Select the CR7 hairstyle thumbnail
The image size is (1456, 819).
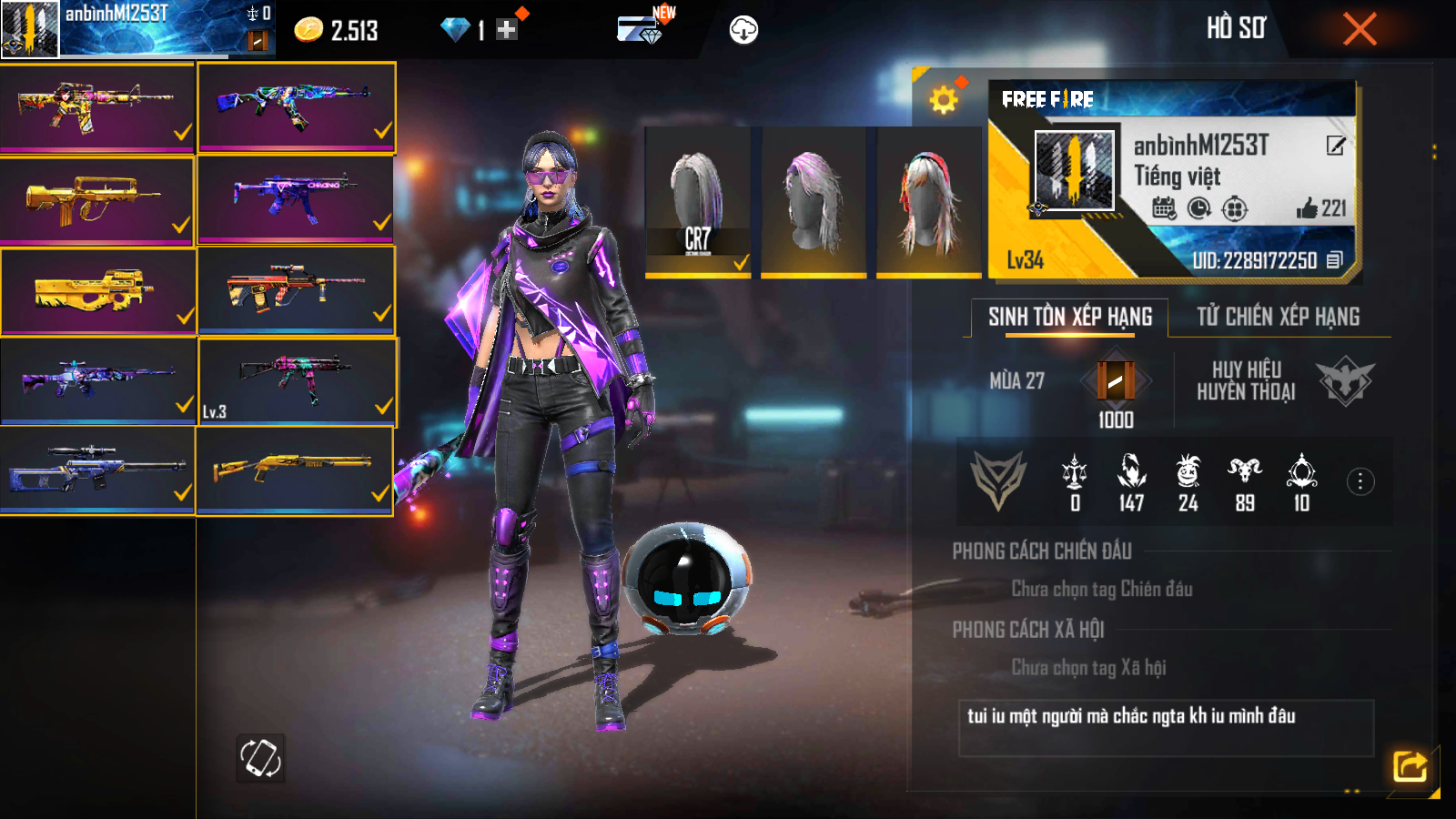697,201
